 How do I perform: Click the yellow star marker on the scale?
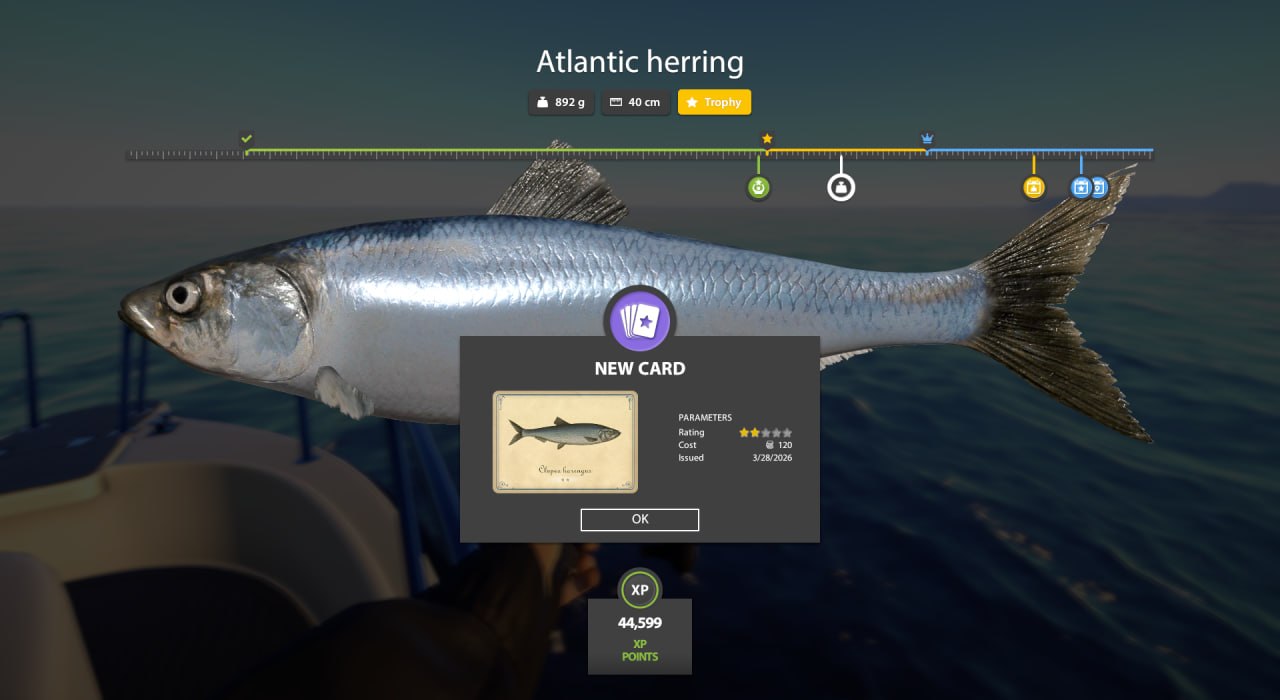click(767, 138)
